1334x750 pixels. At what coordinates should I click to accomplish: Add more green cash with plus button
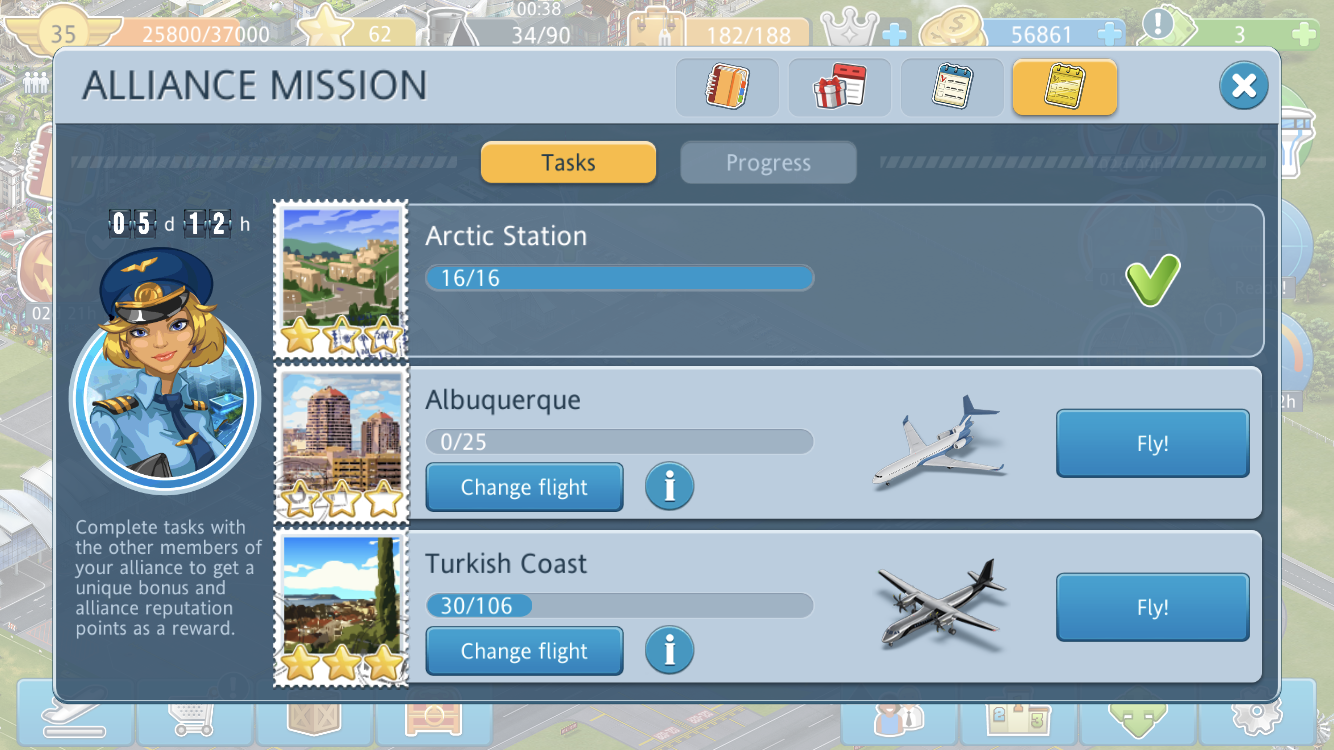tap(1303, 34)
